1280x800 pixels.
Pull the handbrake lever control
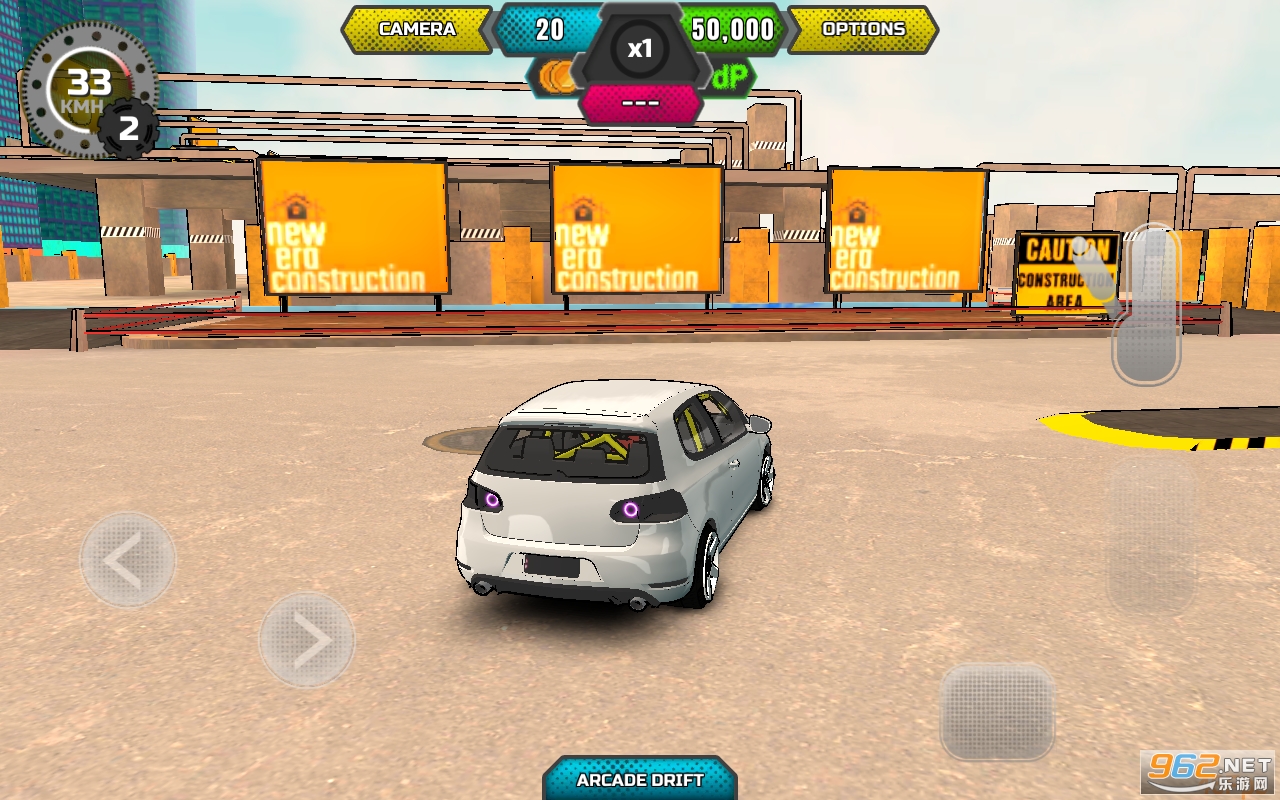coord(1146,305)
